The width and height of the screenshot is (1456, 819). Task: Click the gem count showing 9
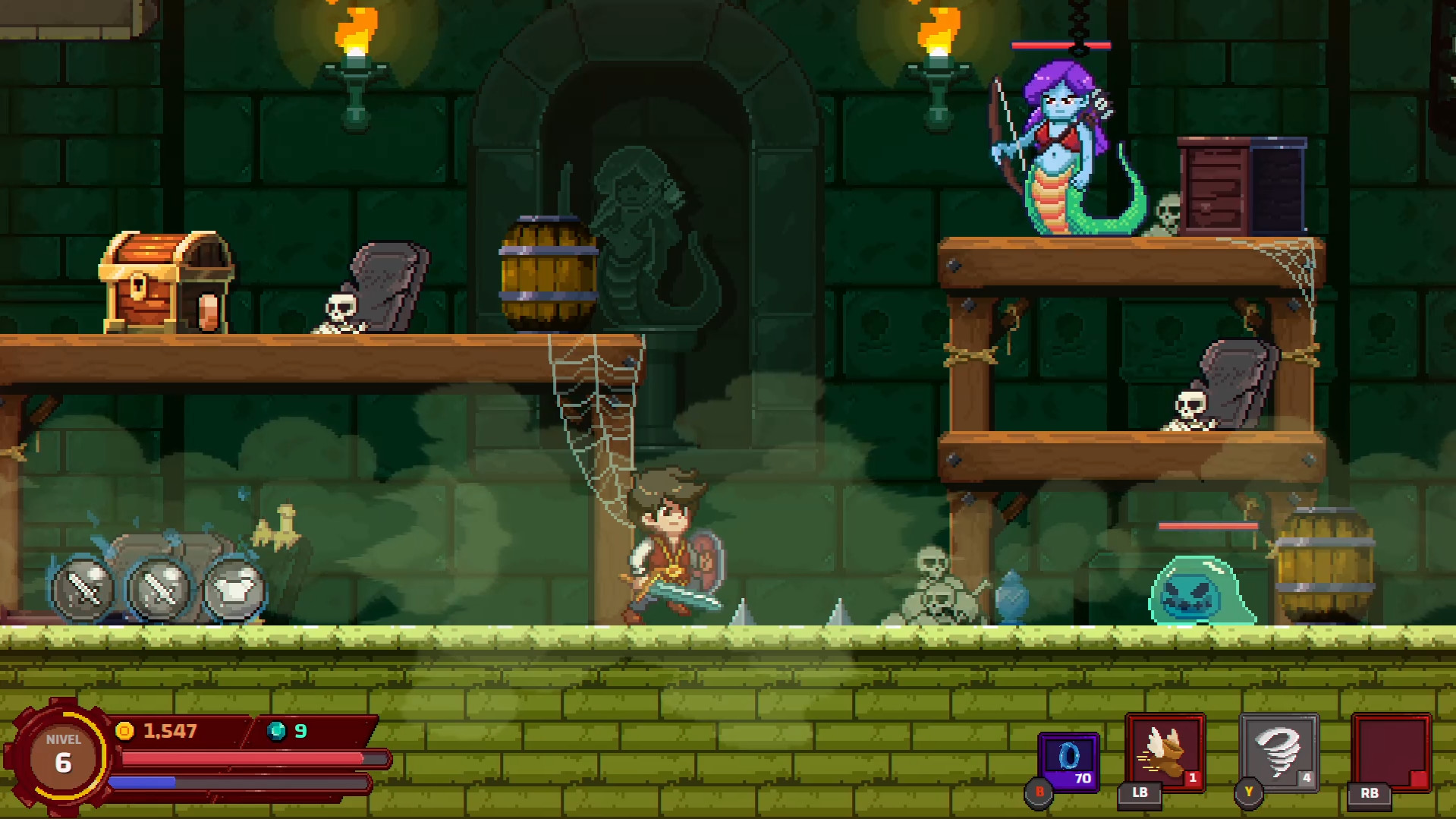pos(300,732)
